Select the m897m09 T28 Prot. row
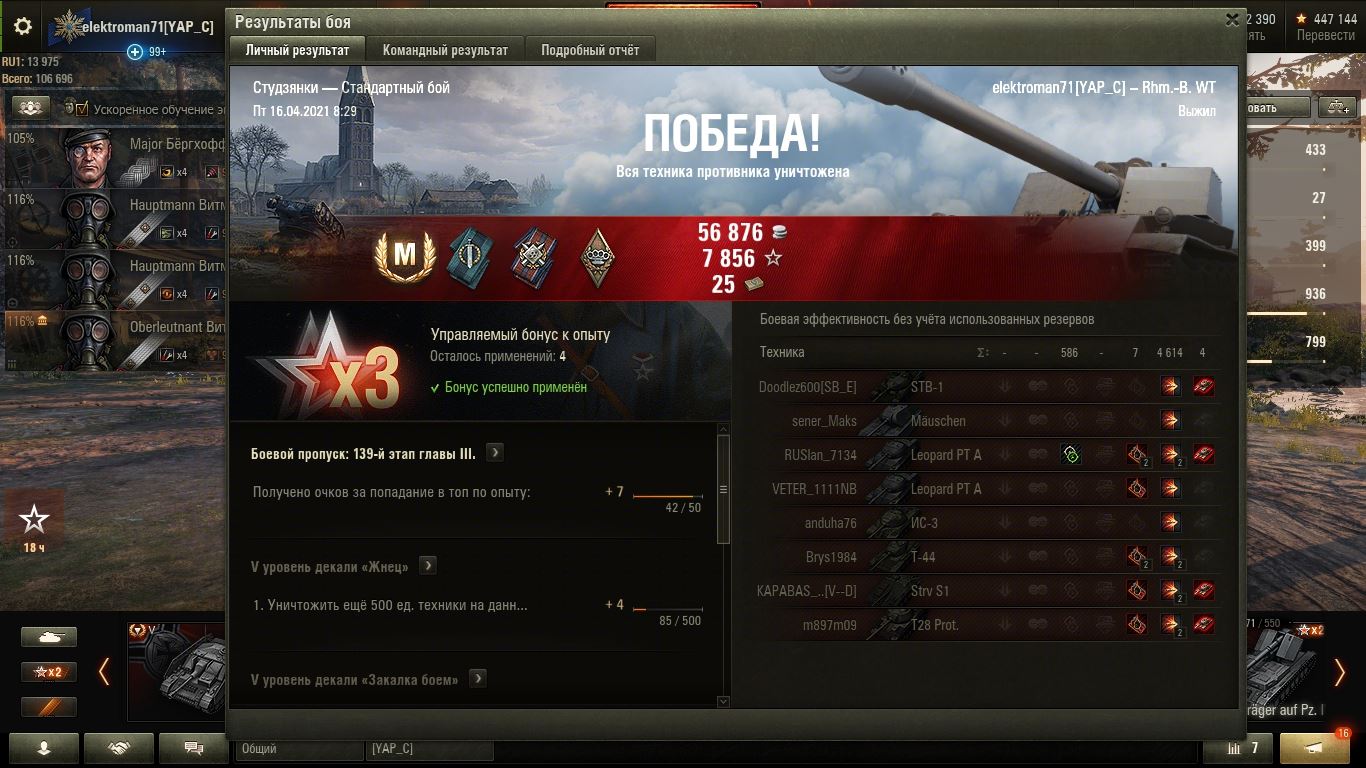Image resolution: width=1366 pixels, height=768 pixels. [985, 625]
